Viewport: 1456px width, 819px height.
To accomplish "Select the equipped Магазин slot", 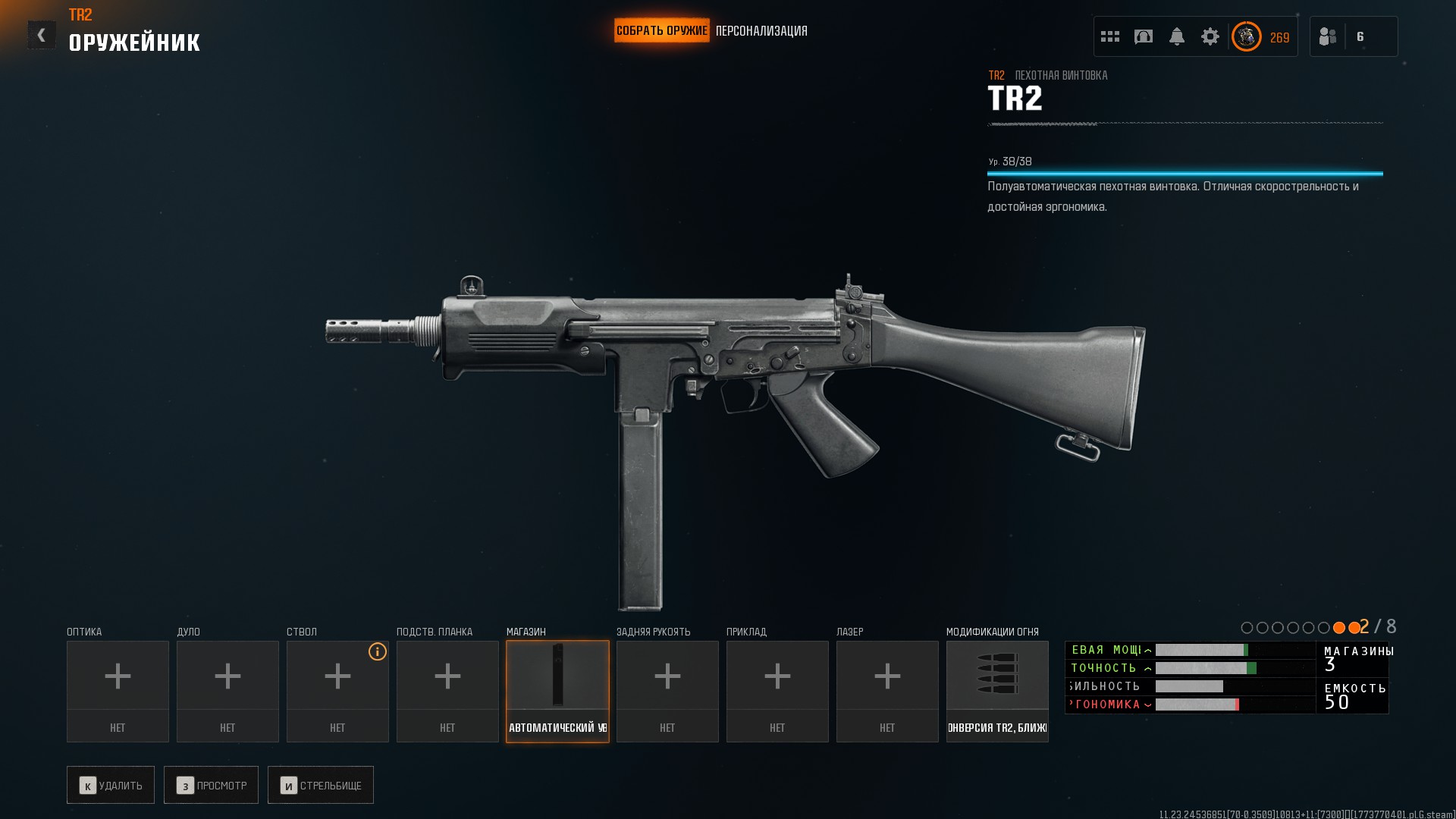I will 557,691.
